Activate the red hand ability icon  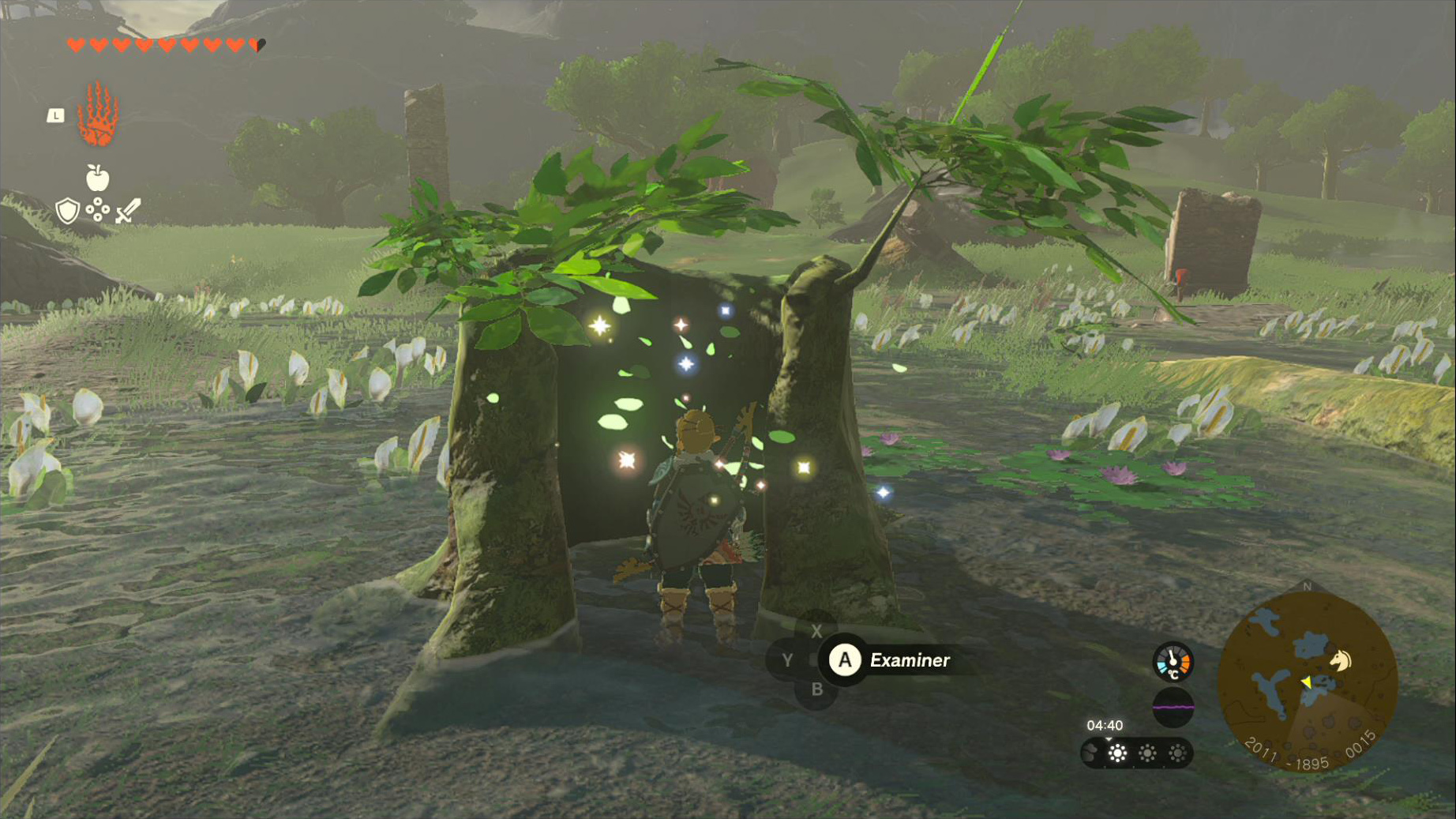point(98,115)
